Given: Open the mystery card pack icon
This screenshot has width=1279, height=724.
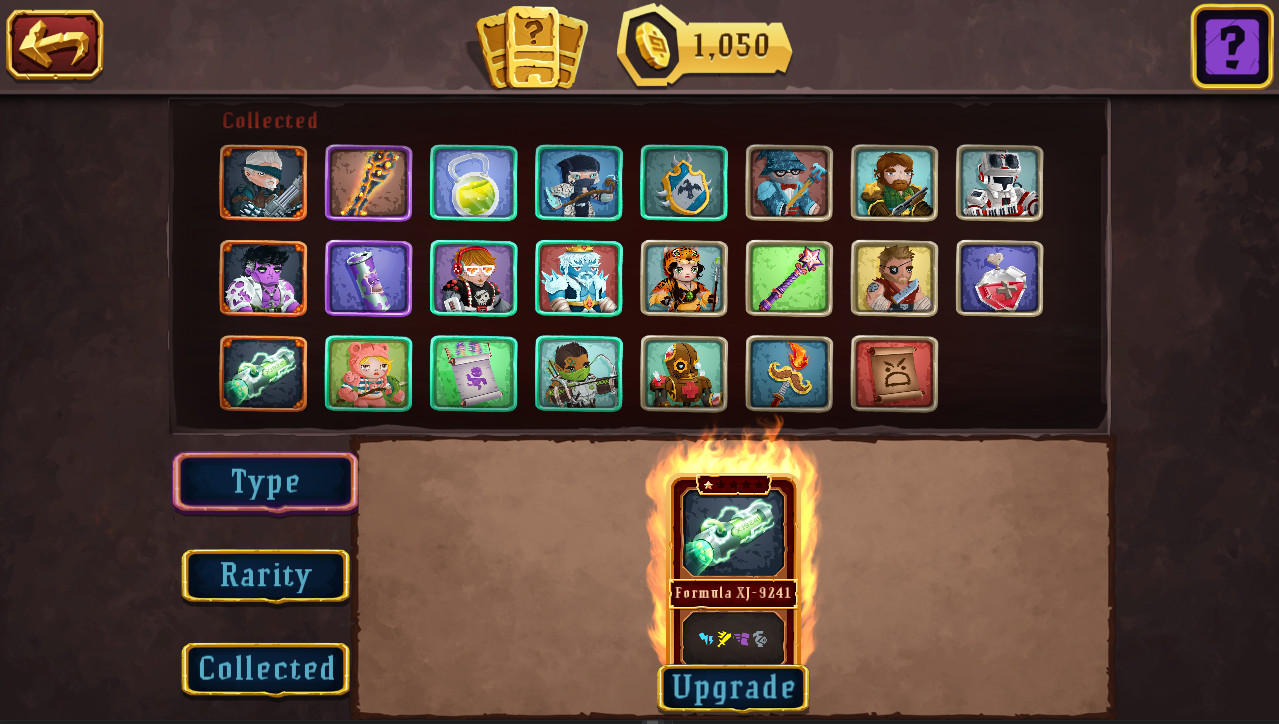Looking at the screenshot, I should coord(532,47).
